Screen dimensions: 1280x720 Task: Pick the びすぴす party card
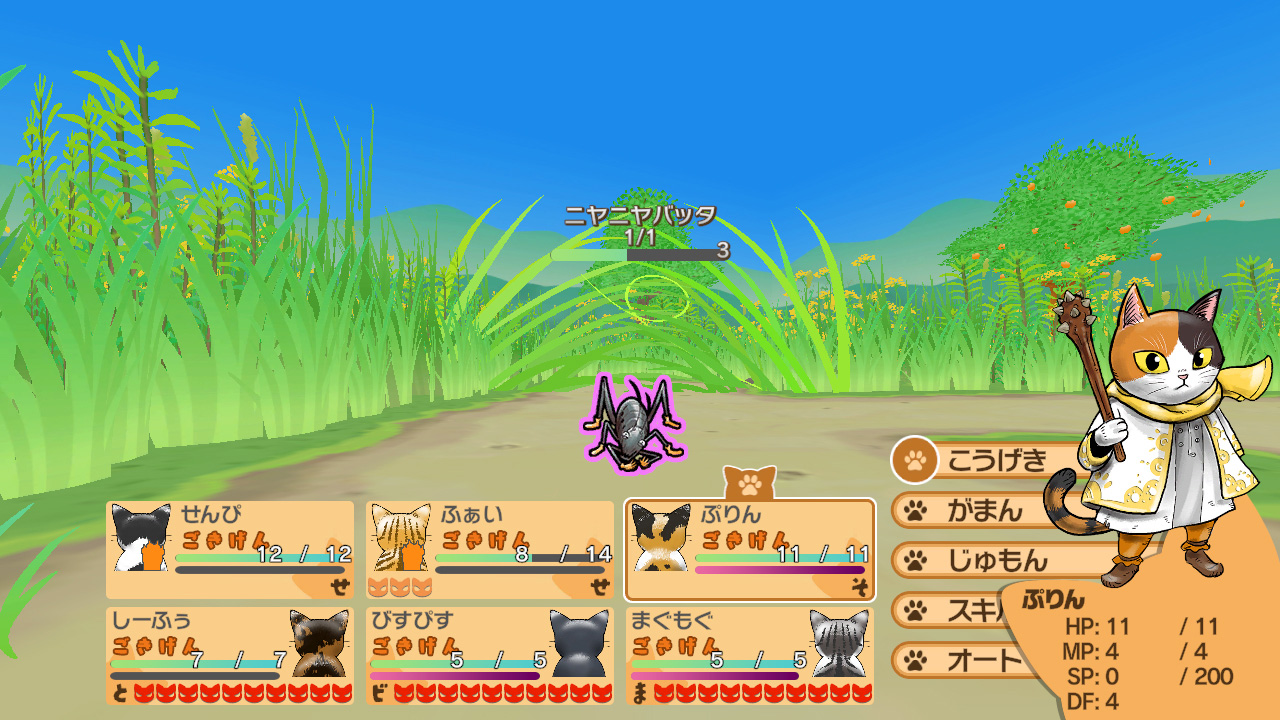click(490, 655)
